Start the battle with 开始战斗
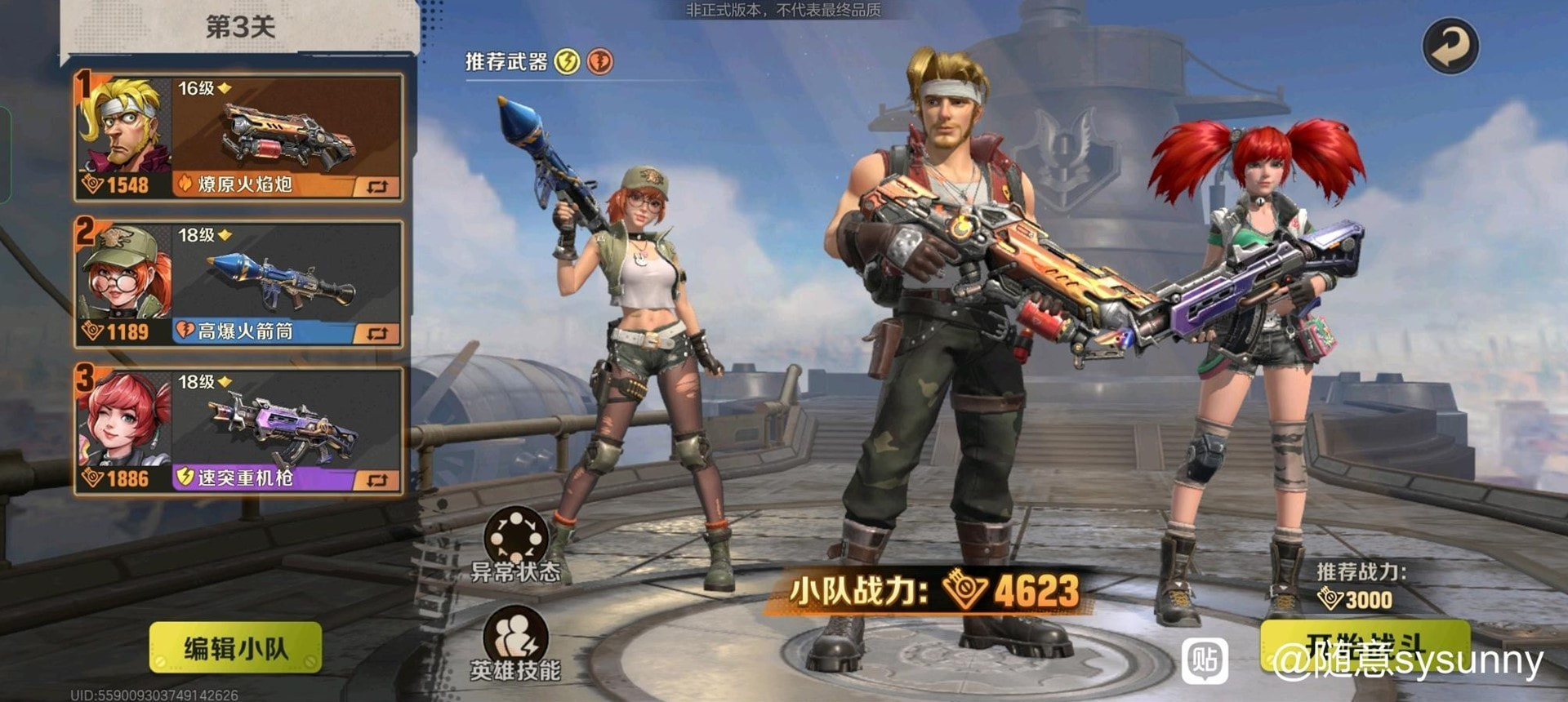Image resolution: width=1568 pixels, height=702 pixels. 1364,646
